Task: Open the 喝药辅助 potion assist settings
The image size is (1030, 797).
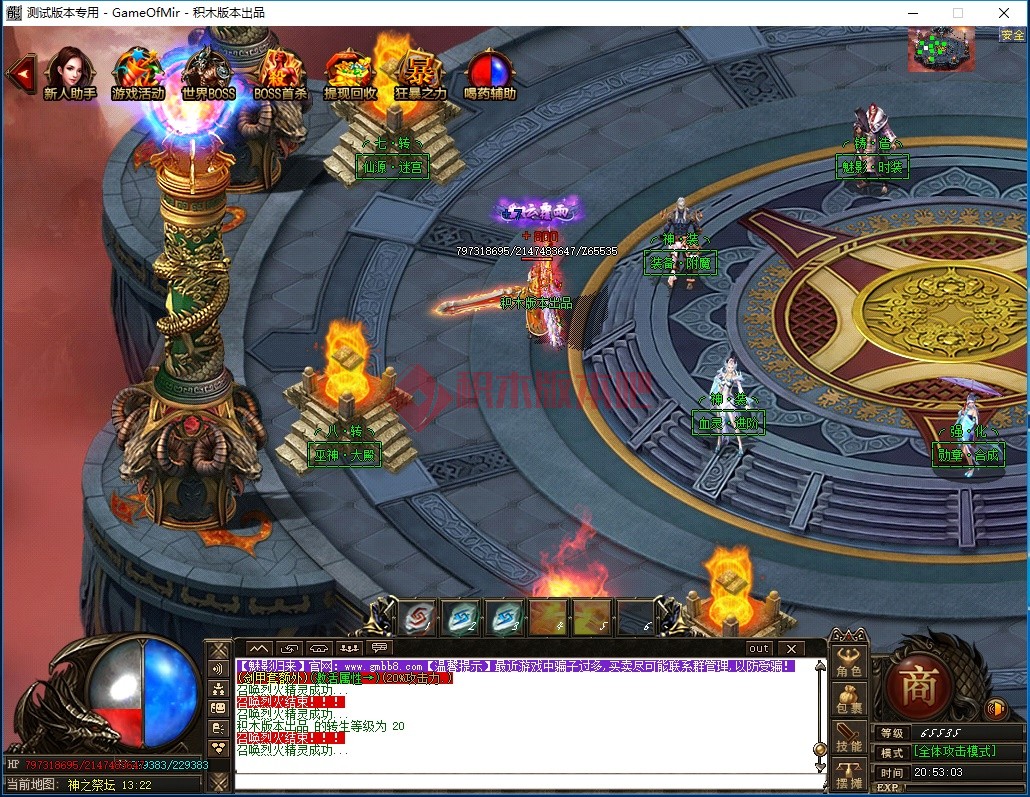Action: tap(490, 73)
